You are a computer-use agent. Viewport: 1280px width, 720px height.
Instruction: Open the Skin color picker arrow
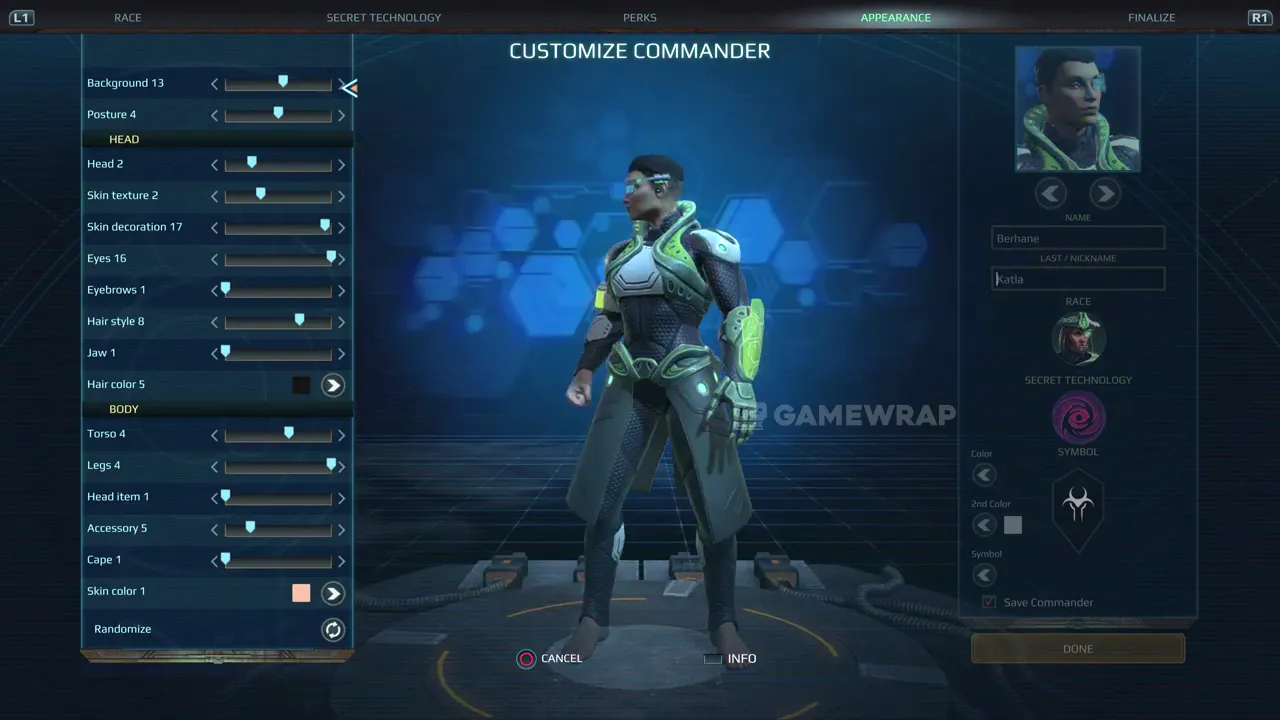pos(333,593)
